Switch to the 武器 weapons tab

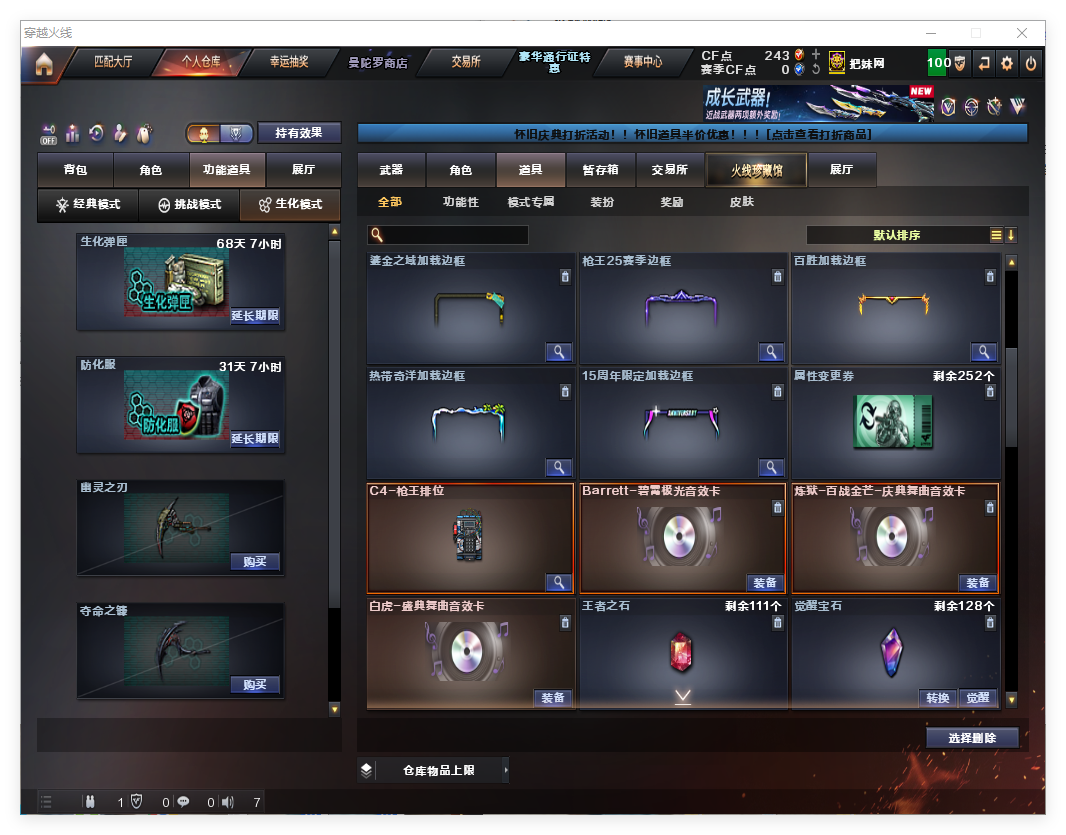[391, 170]
